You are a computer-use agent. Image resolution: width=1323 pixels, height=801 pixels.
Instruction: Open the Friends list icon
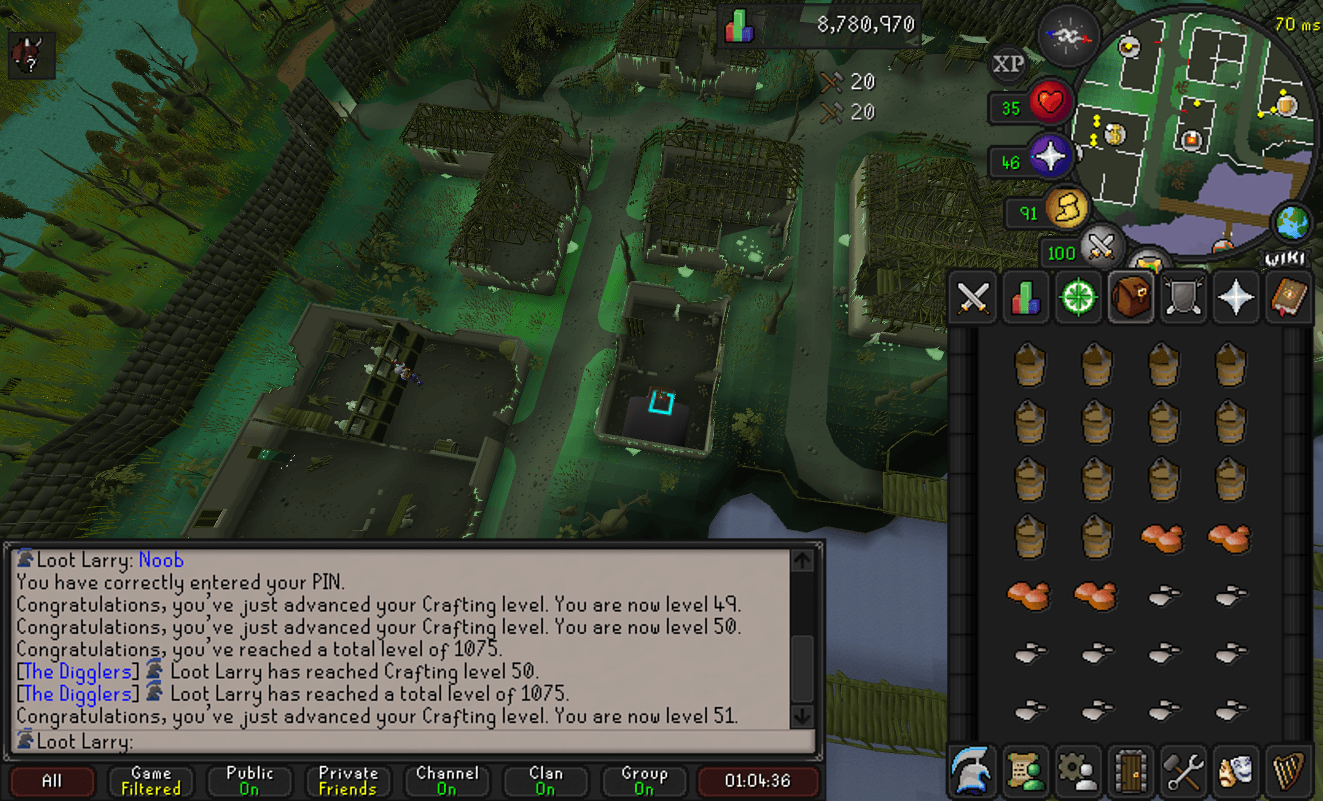pos(1025,770)
